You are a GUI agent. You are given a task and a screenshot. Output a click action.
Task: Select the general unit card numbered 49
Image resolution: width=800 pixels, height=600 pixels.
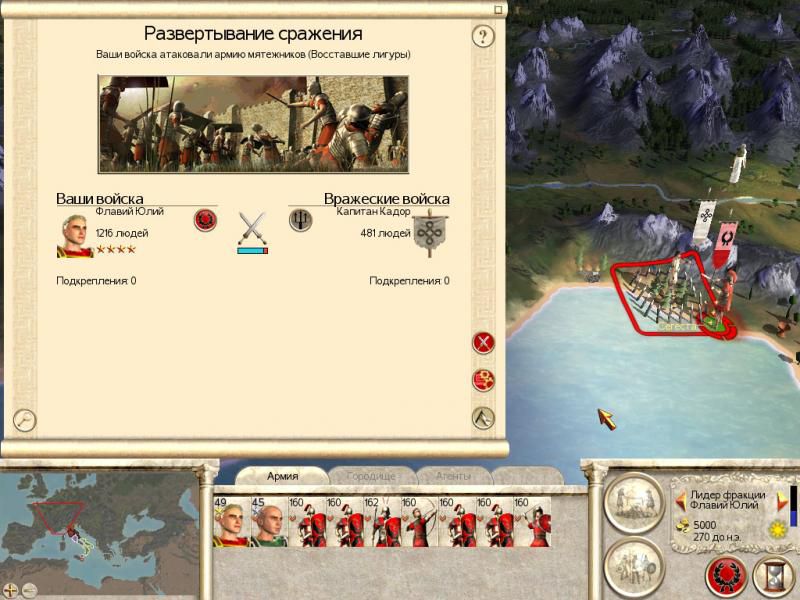point(231,521)
